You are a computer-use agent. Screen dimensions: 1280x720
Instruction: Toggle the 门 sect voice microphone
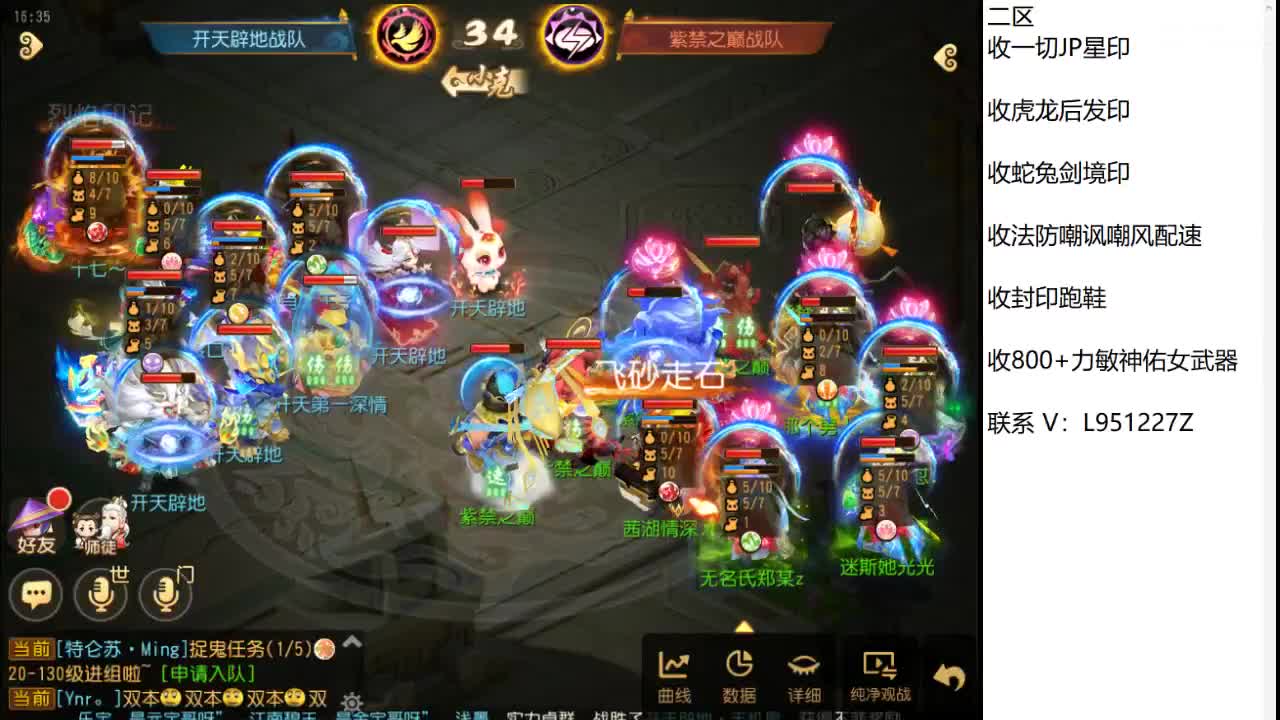pos(165,592)
